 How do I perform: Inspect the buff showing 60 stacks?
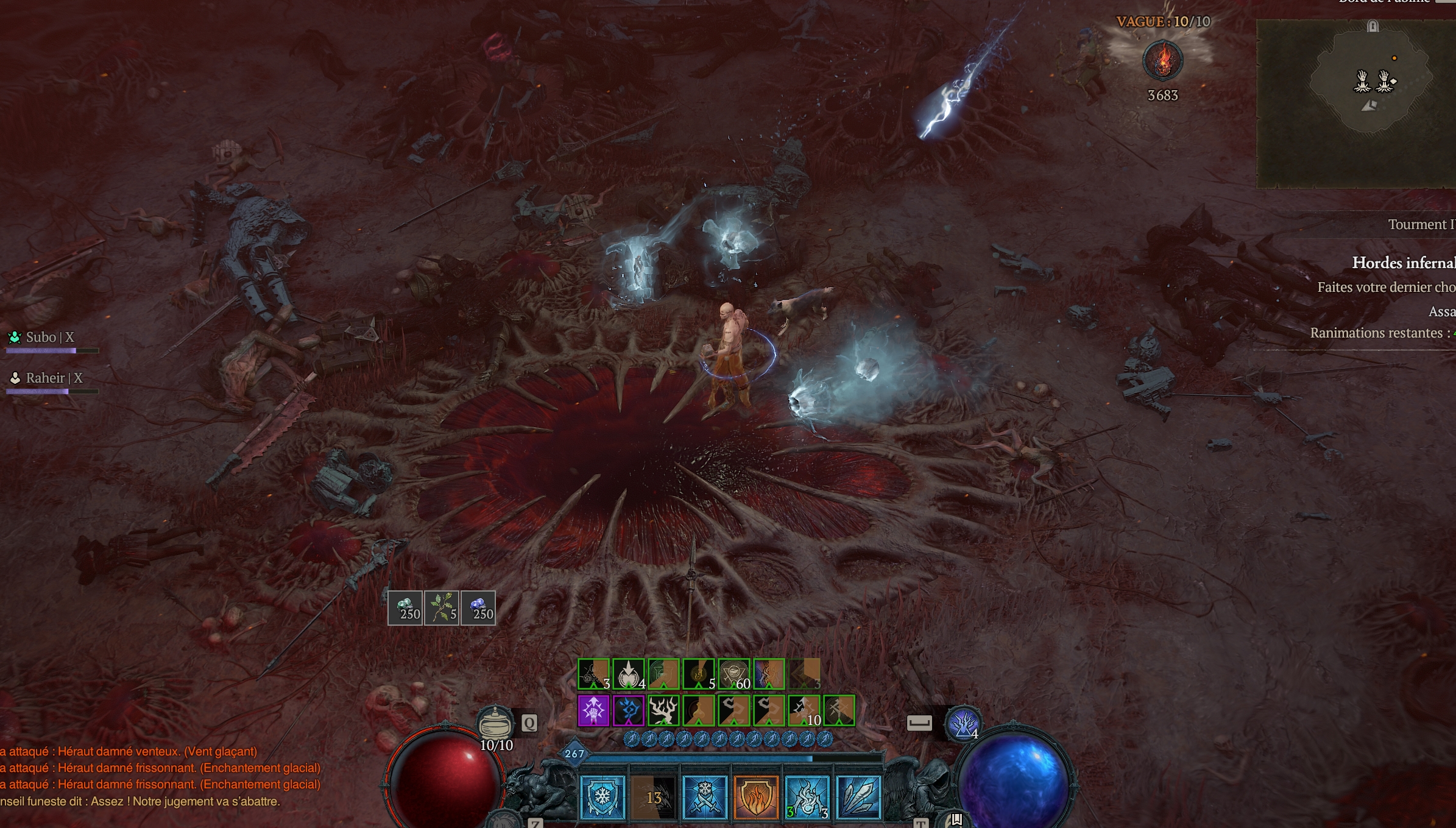coord(734,674)
